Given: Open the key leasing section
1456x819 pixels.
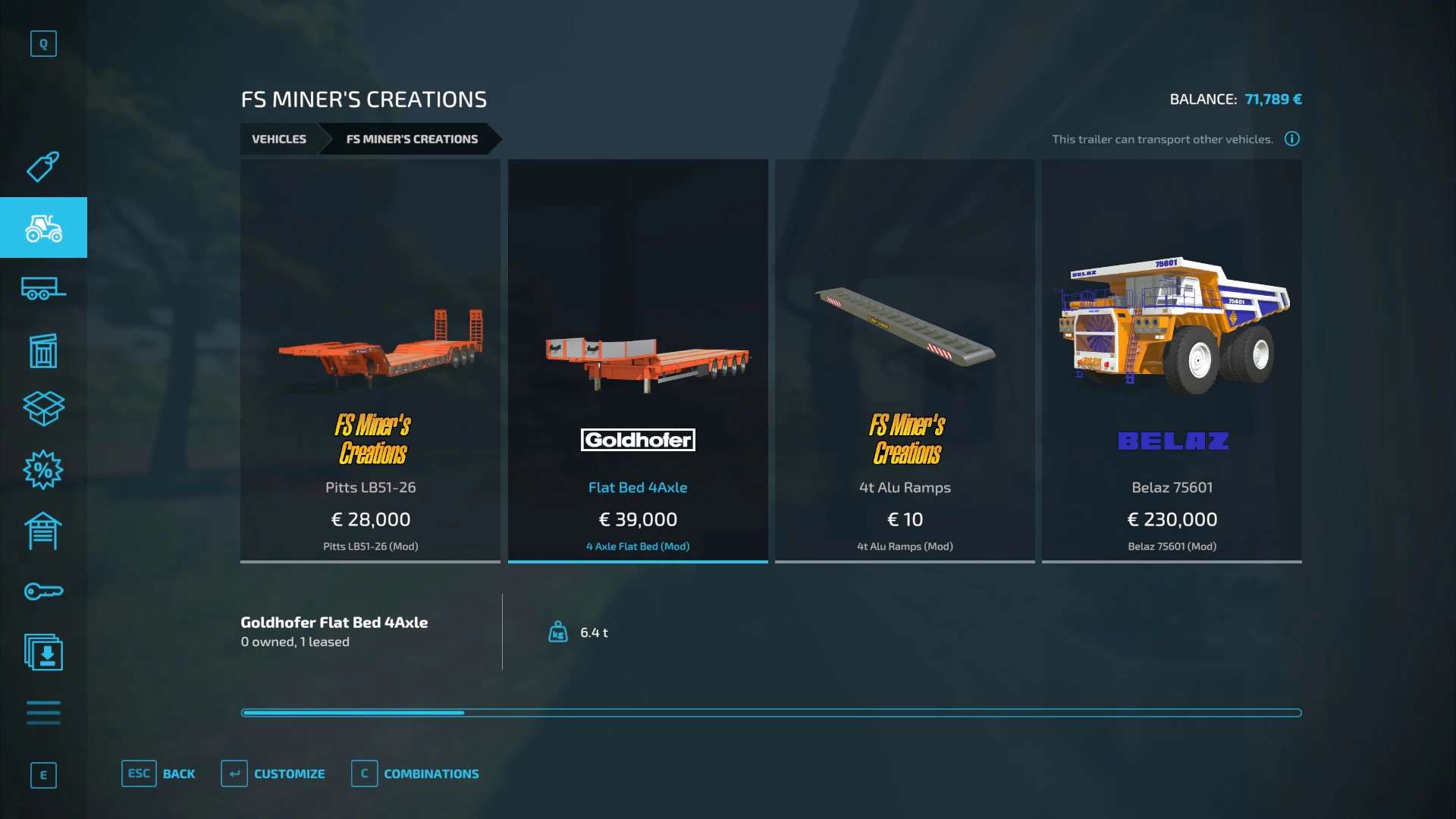Looking at the screenshot, I should click(x=43, y=591).
